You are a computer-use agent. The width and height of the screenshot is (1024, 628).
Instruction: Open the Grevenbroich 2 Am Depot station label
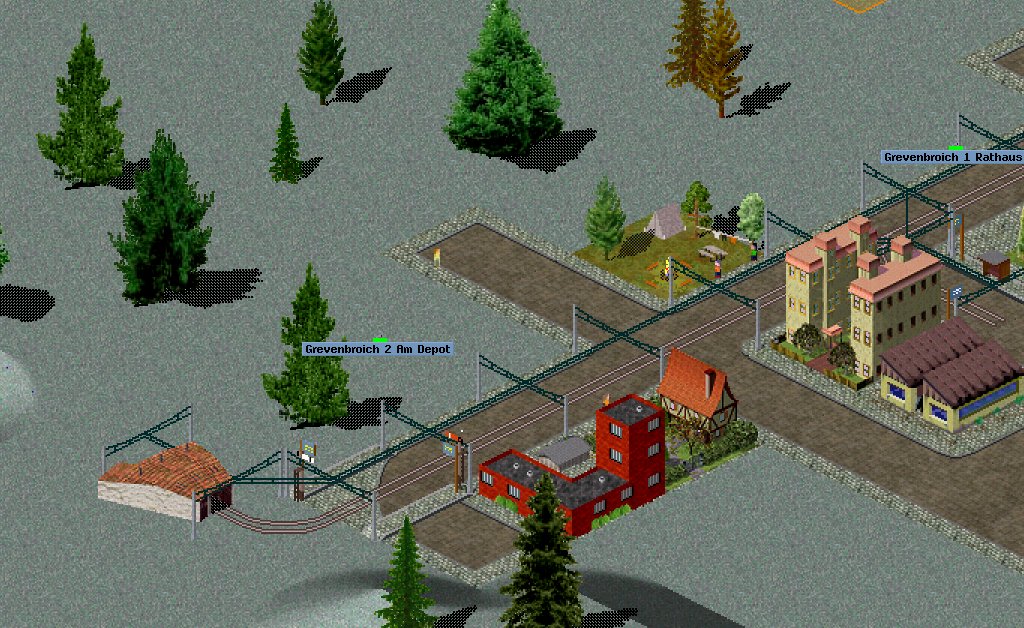click(x=378, y=349)
